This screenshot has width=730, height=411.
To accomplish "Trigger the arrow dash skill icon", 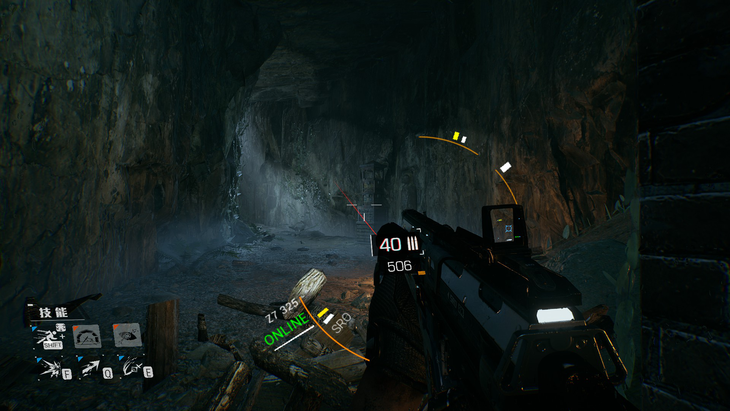I will [x=90, y=368].
